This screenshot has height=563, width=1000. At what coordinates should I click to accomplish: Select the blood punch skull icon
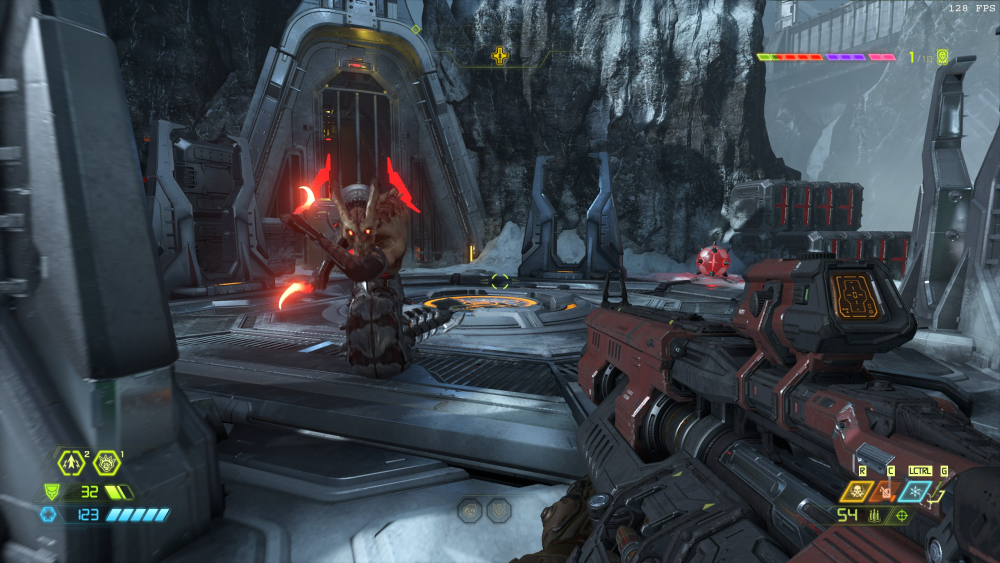pyautogui.click(x=856, y=491)
